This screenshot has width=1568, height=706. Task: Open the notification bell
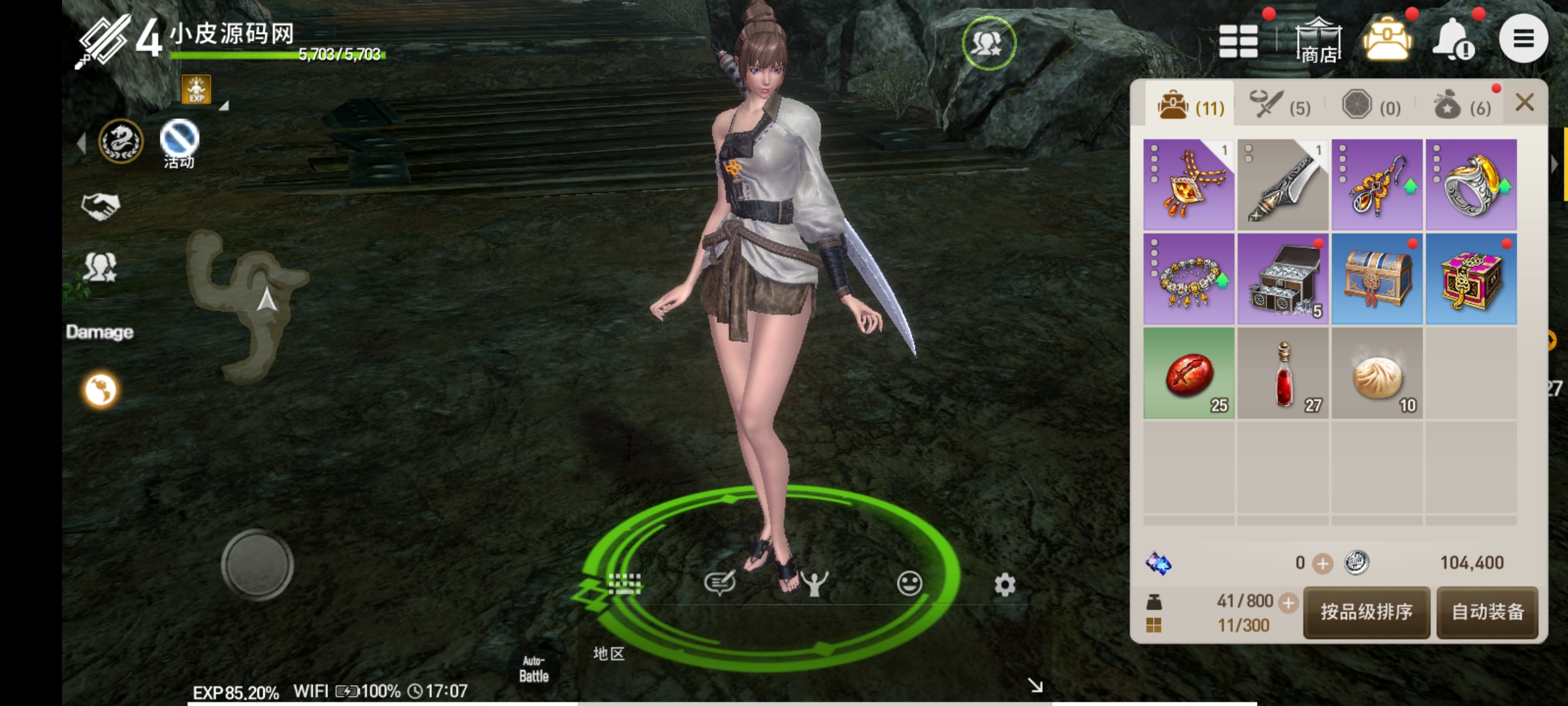pyautogui.click(x=1453, y=39)
